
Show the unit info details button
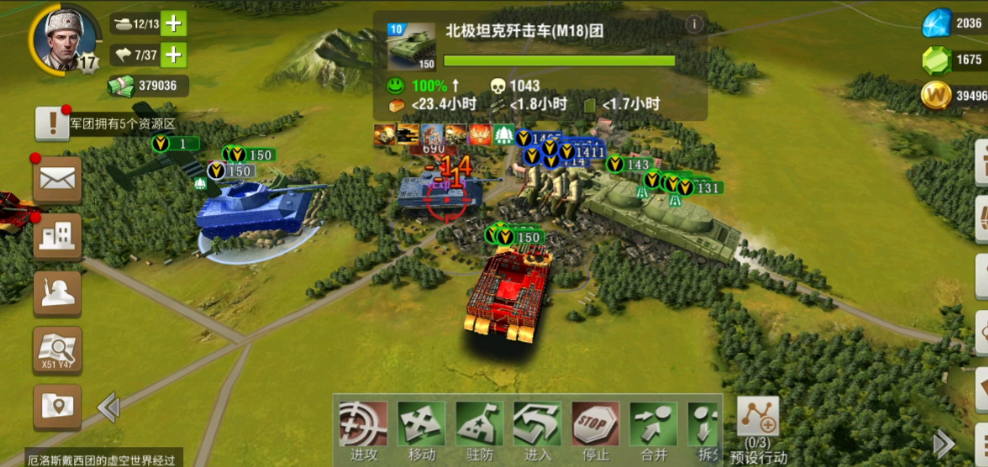(x=694, y=25)
